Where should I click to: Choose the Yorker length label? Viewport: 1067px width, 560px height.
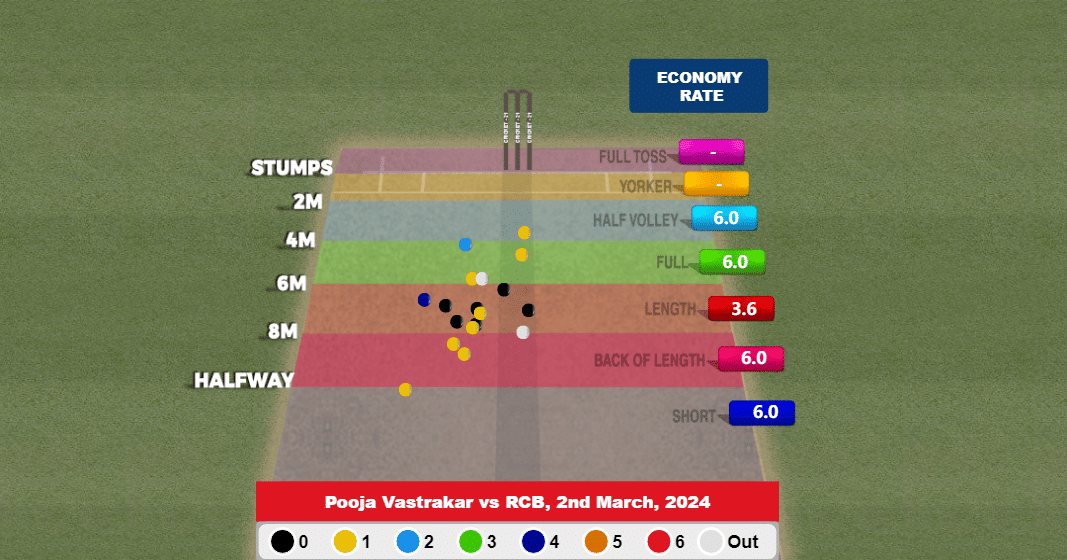(646, 186)
